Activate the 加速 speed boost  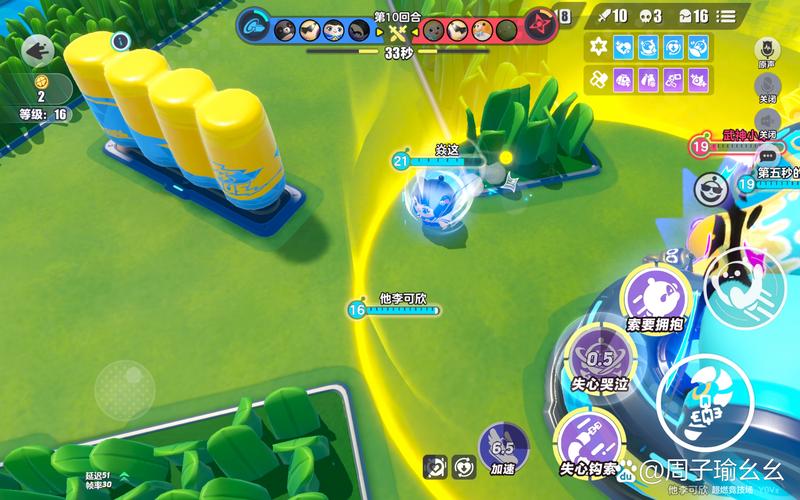tap(502, 449)
